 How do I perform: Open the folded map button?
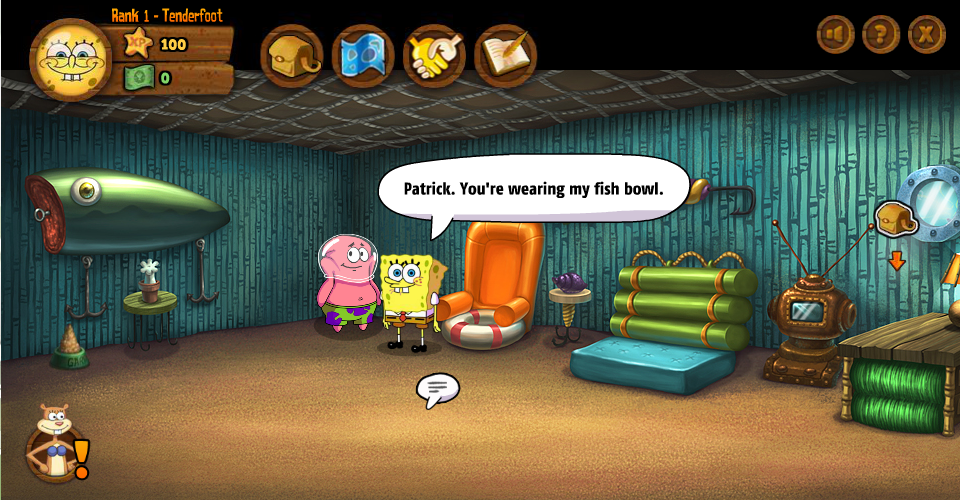tap(363, 56)
